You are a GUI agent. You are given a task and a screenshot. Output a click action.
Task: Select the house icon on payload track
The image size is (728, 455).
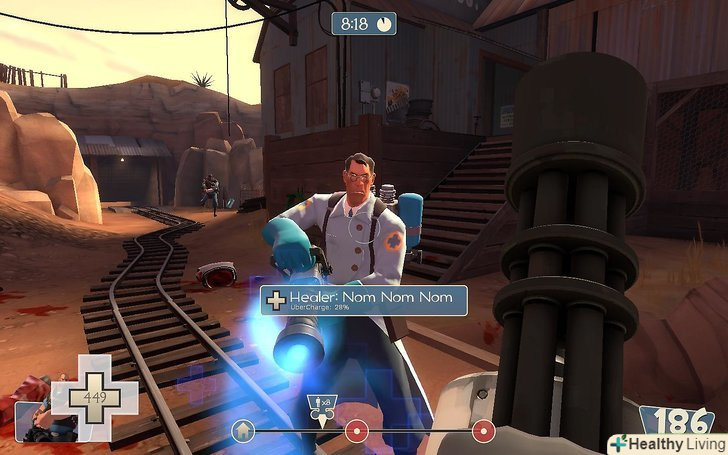click(242, 431)
